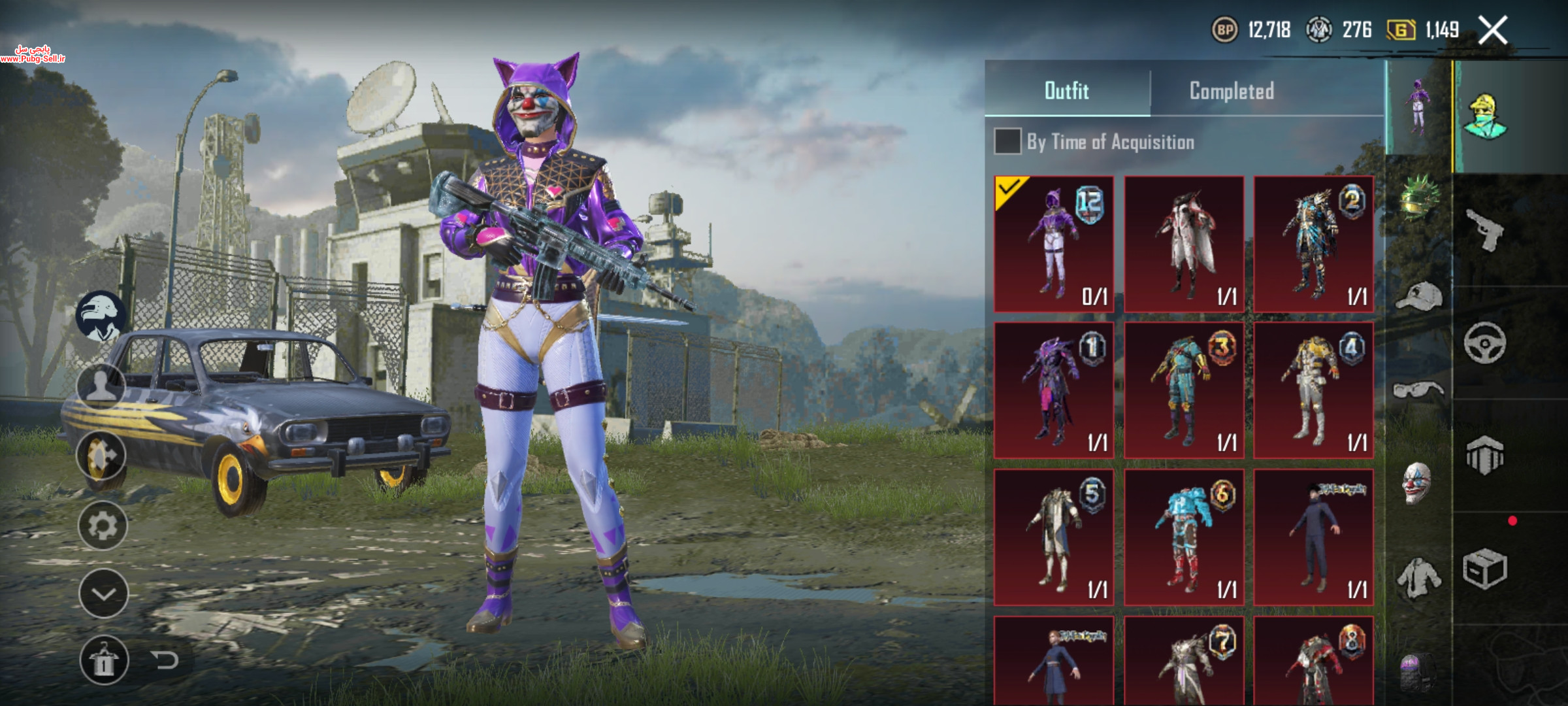Select the clown mask category
This screenshot has width=1568, height=706.
[1417, 483]
